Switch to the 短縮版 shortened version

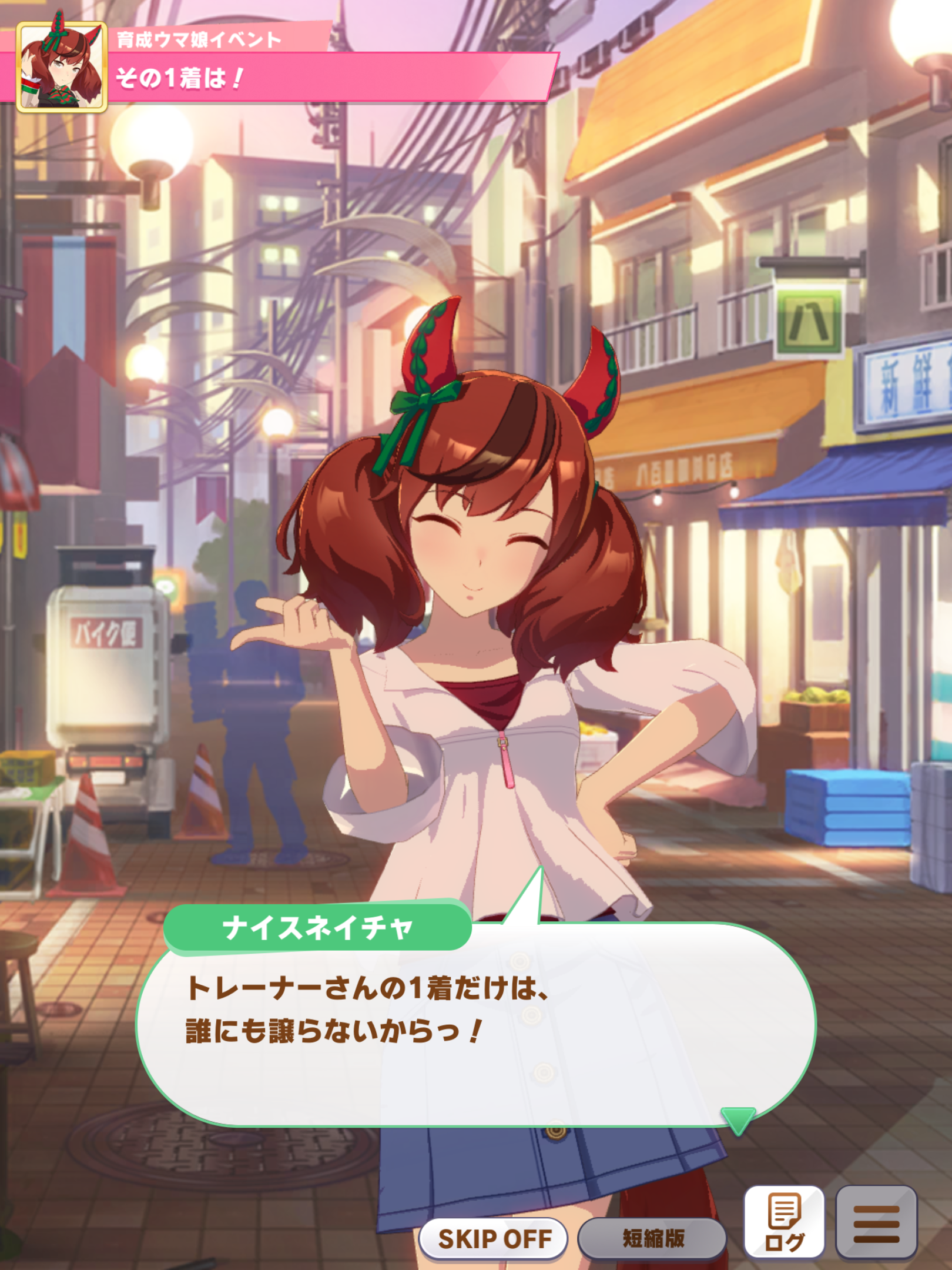652,1239
